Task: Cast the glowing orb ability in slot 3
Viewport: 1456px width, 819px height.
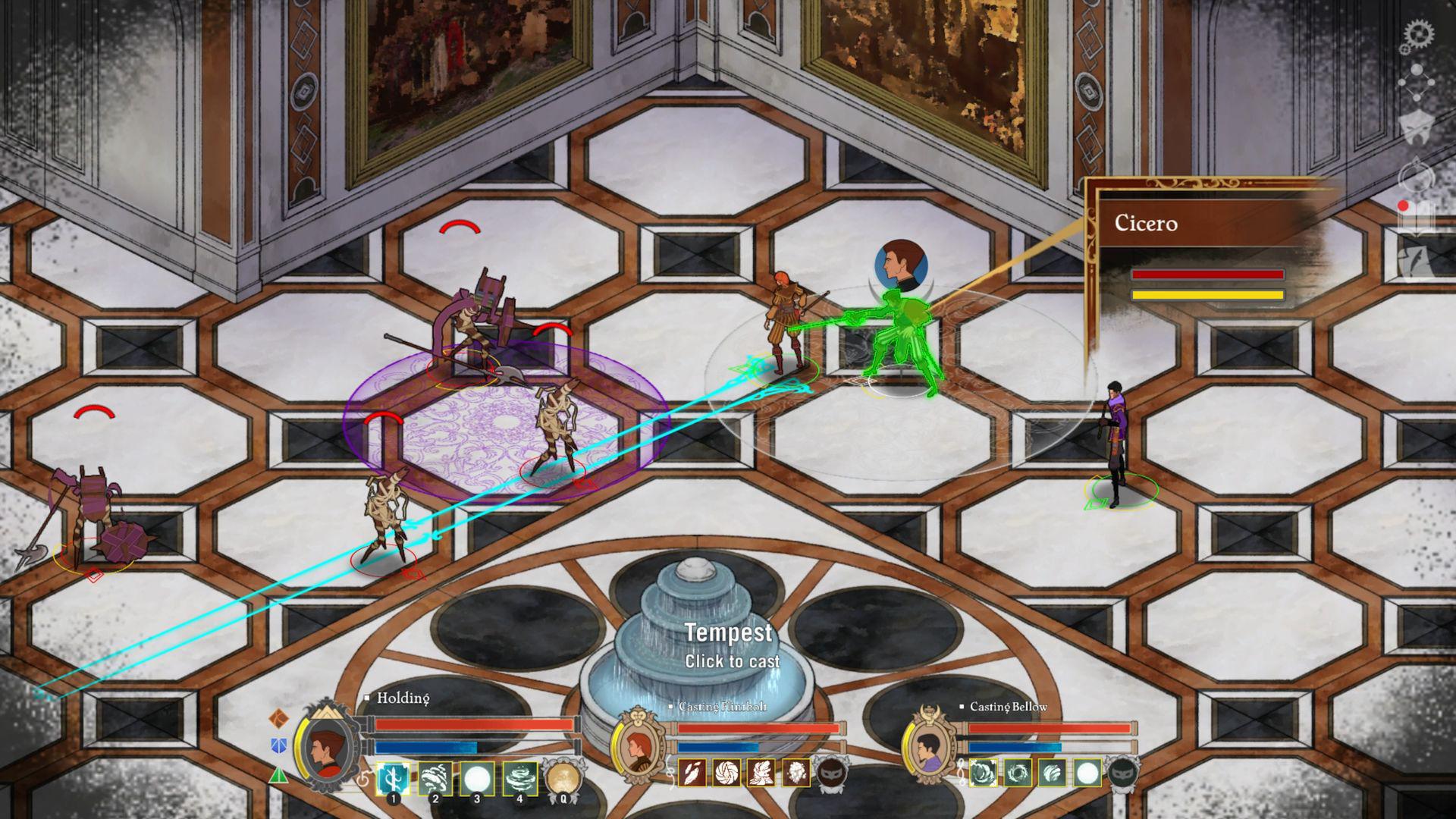Action: [477, 776]
